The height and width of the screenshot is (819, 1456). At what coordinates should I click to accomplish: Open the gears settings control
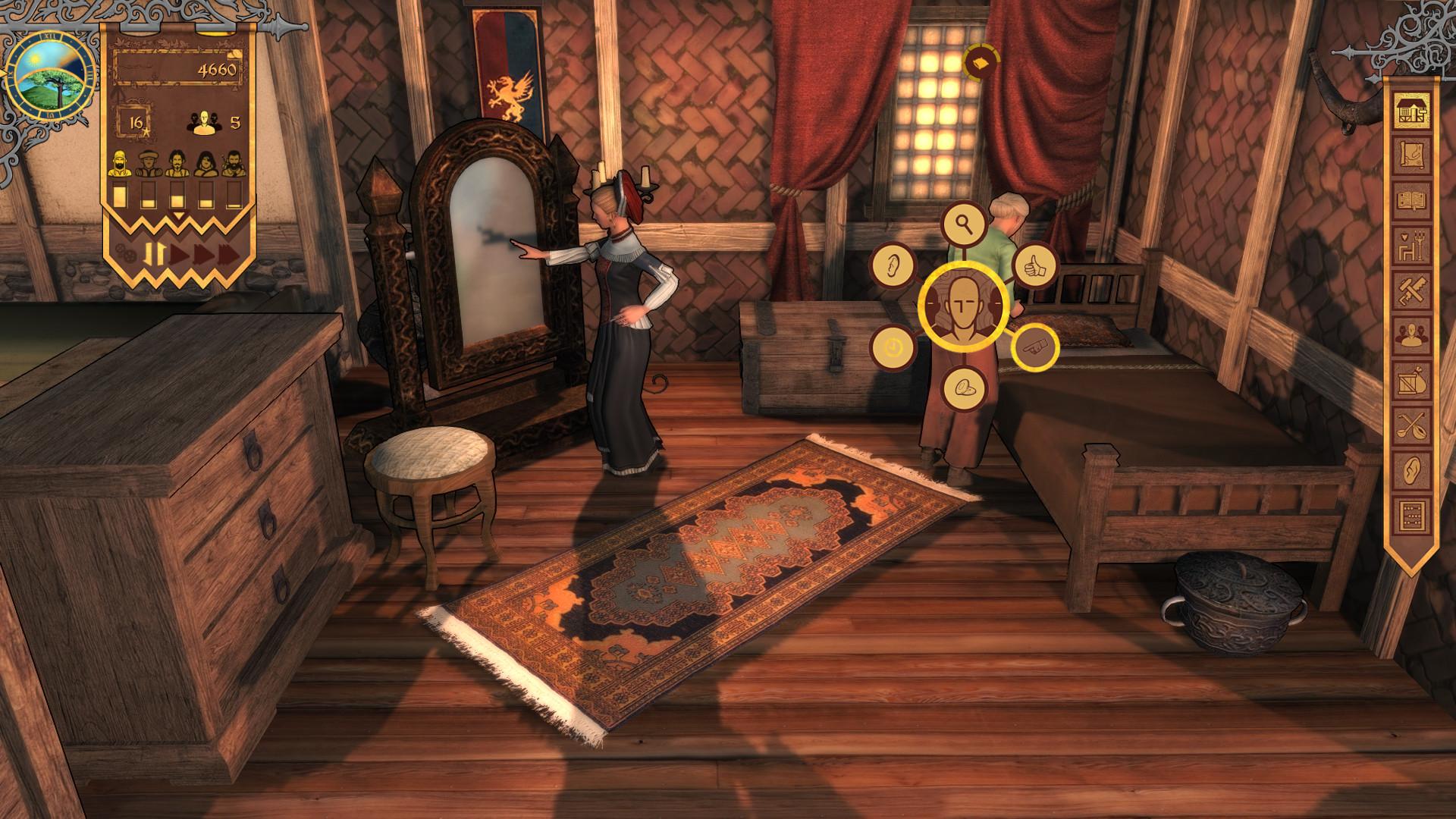click(x=126, y=255)
